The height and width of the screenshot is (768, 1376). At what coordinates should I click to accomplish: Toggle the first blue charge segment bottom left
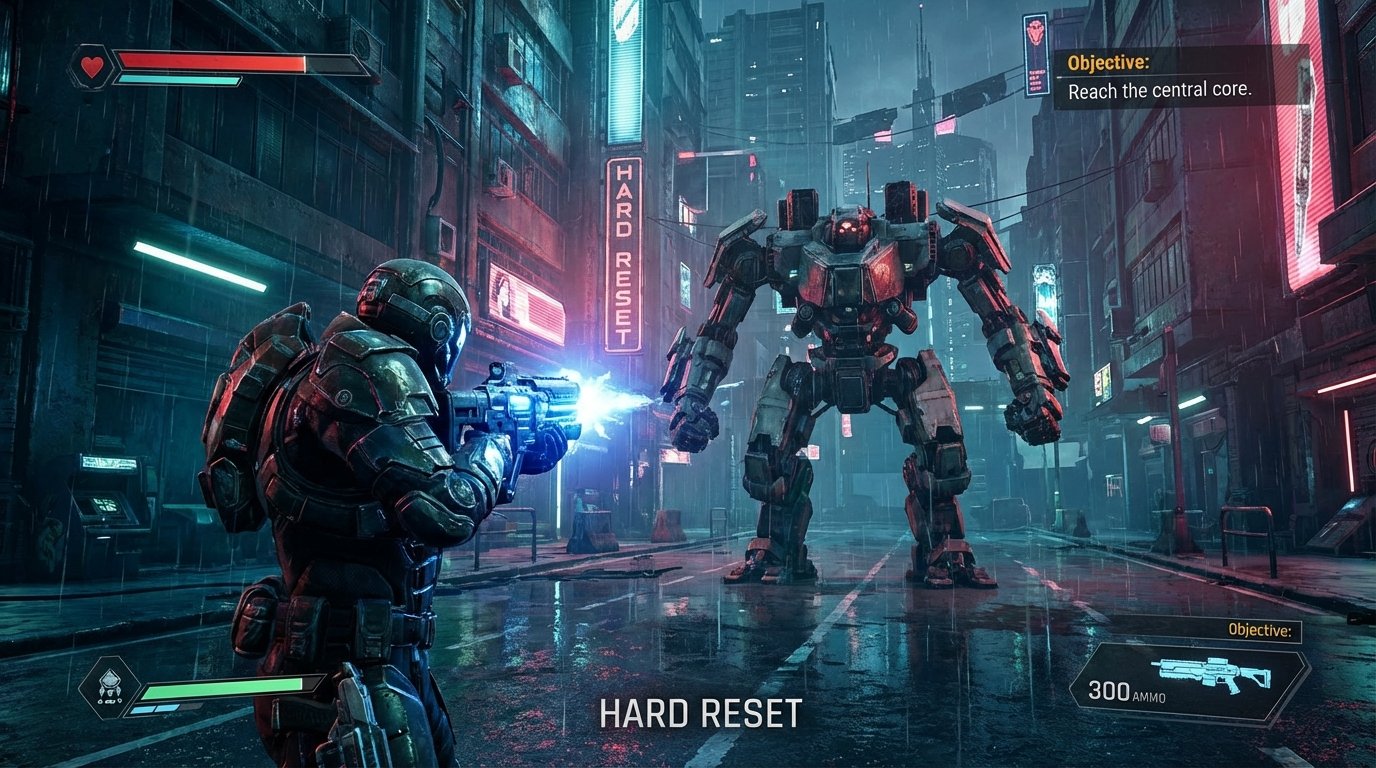pos(142,708)
